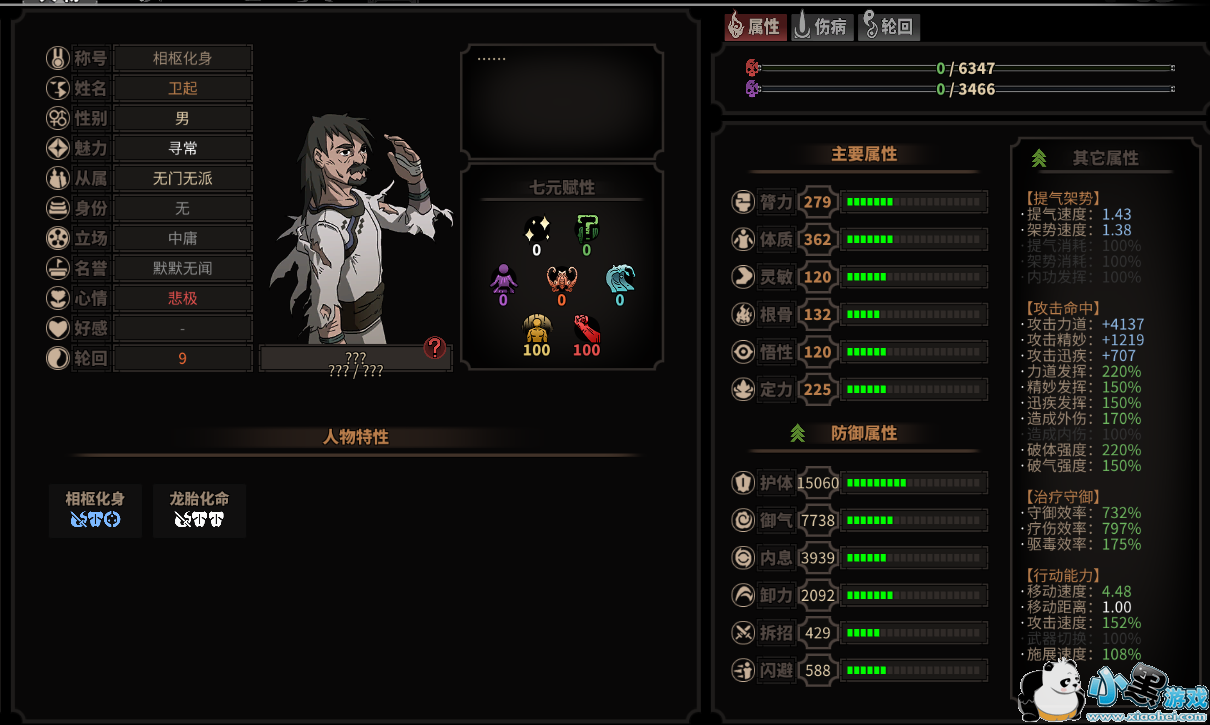Click the red hand element icon

tap(587, 329)
